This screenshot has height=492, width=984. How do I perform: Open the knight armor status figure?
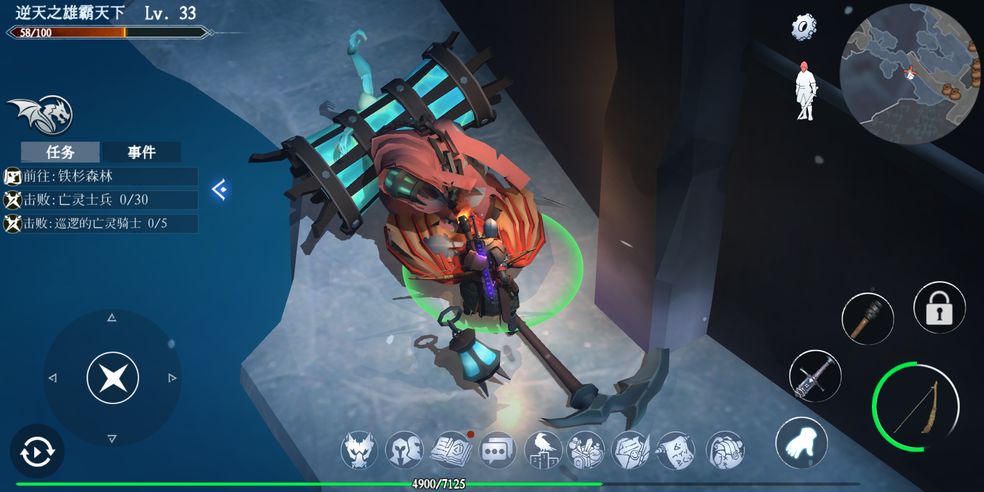click(805, 90)
